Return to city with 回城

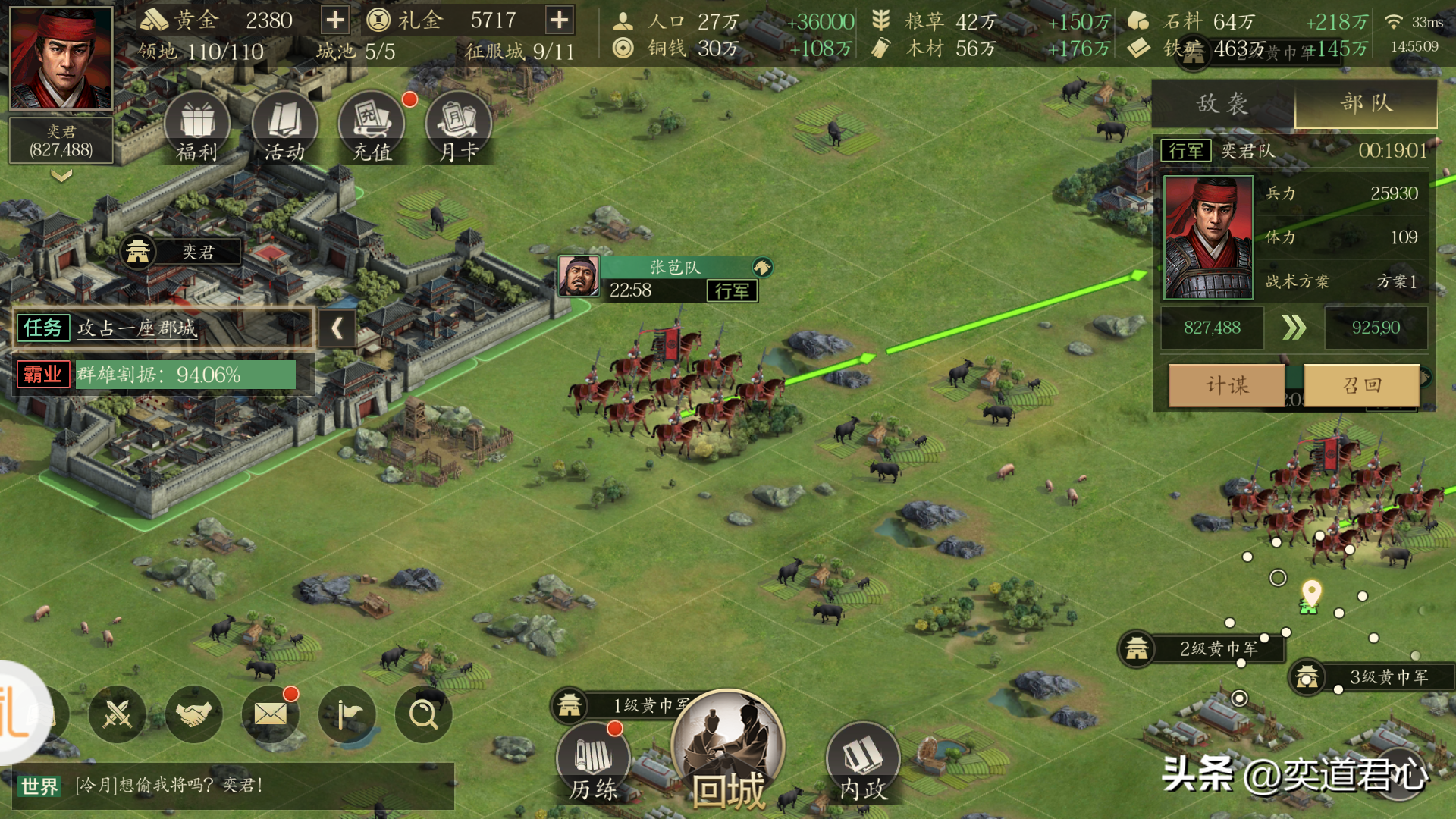click(727, 751)
